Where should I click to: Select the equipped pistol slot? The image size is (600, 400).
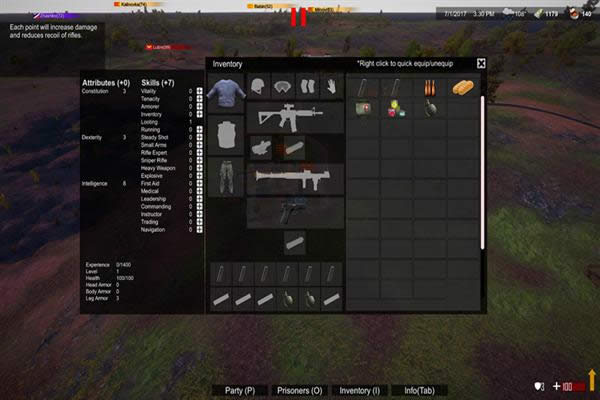293,211
